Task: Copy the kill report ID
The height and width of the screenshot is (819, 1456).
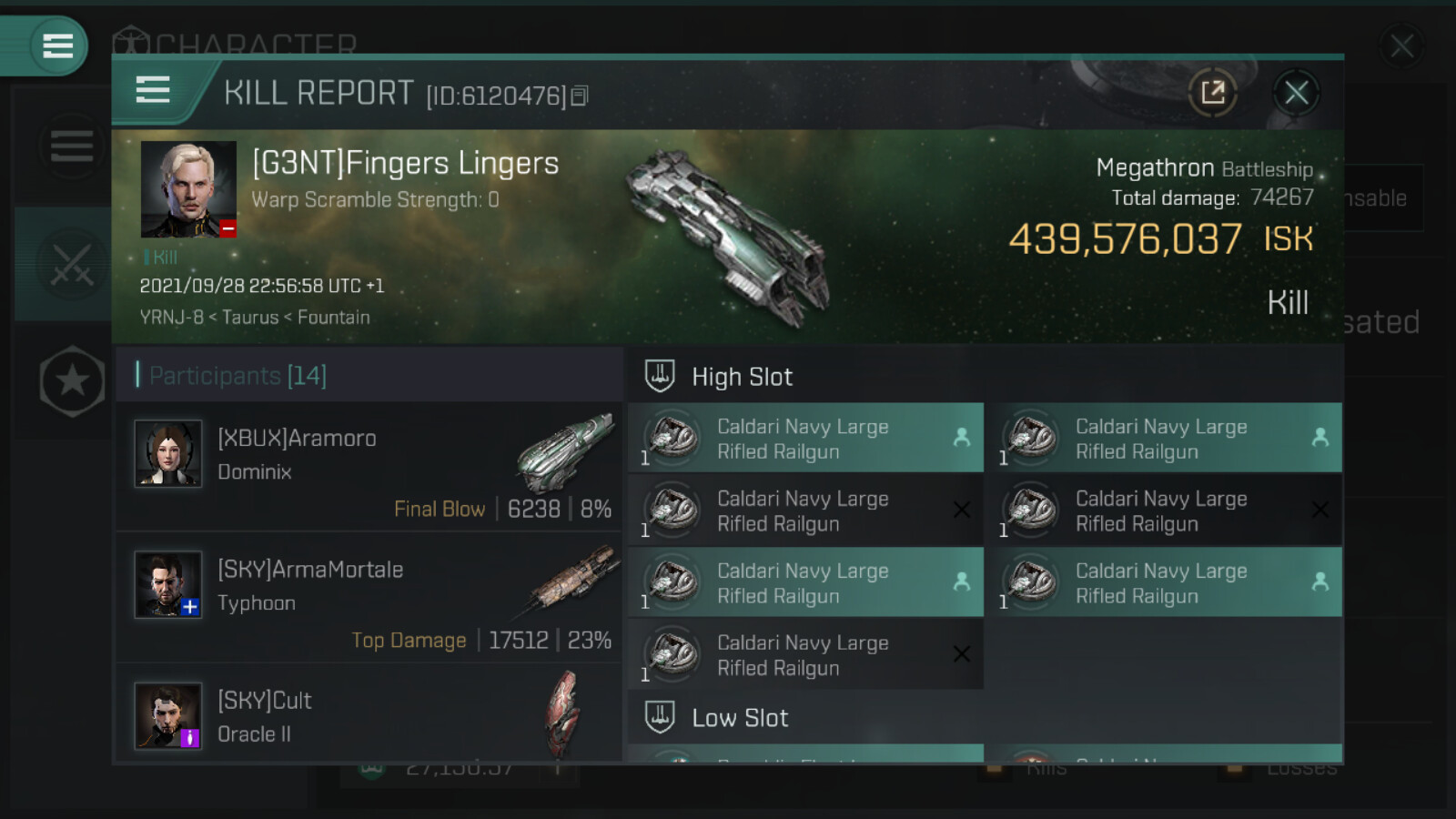Action: coord(580,96)
